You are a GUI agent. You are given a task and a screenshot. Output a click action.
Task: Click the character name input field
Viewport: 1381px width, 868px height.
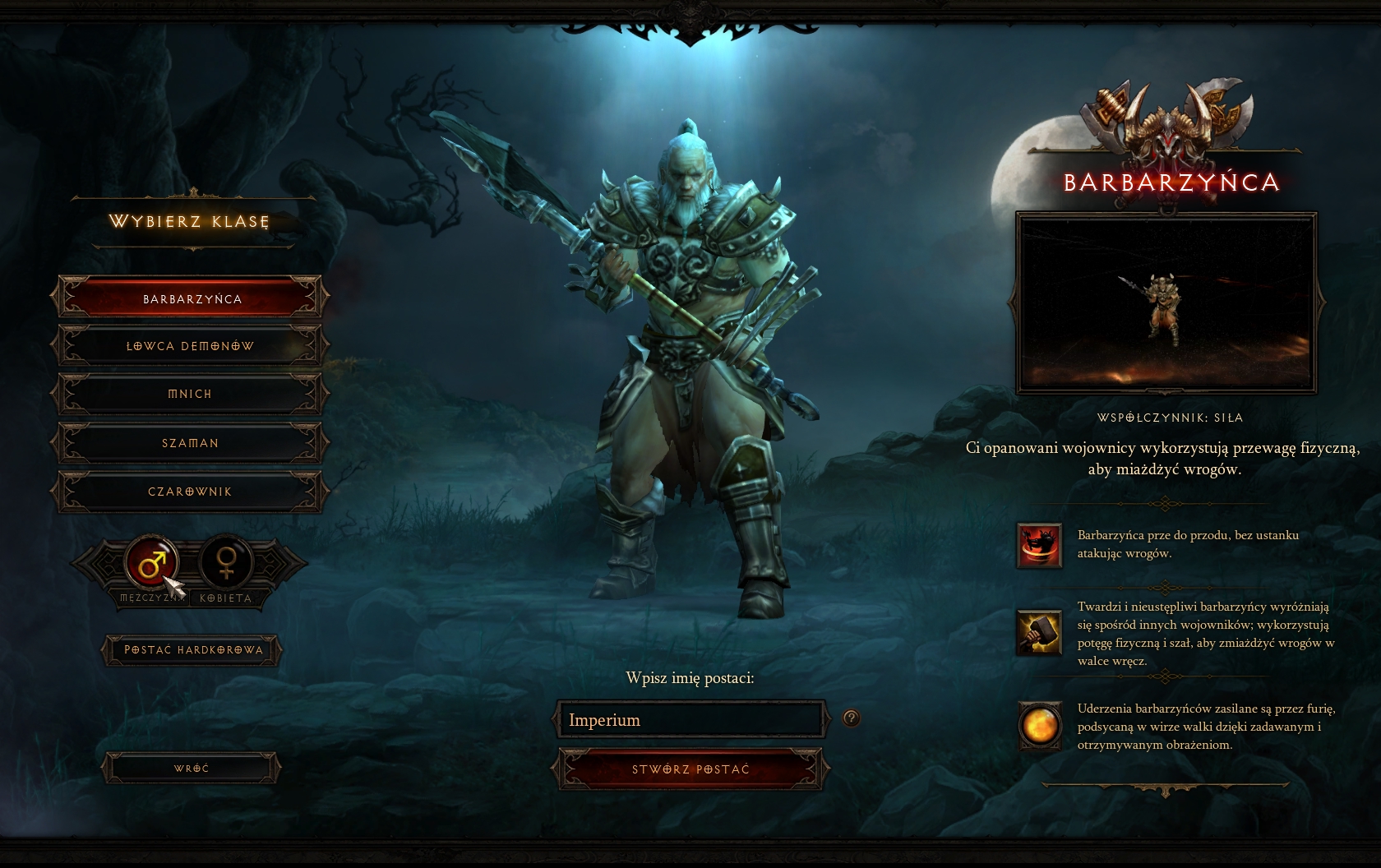click(x=690, y=720)
